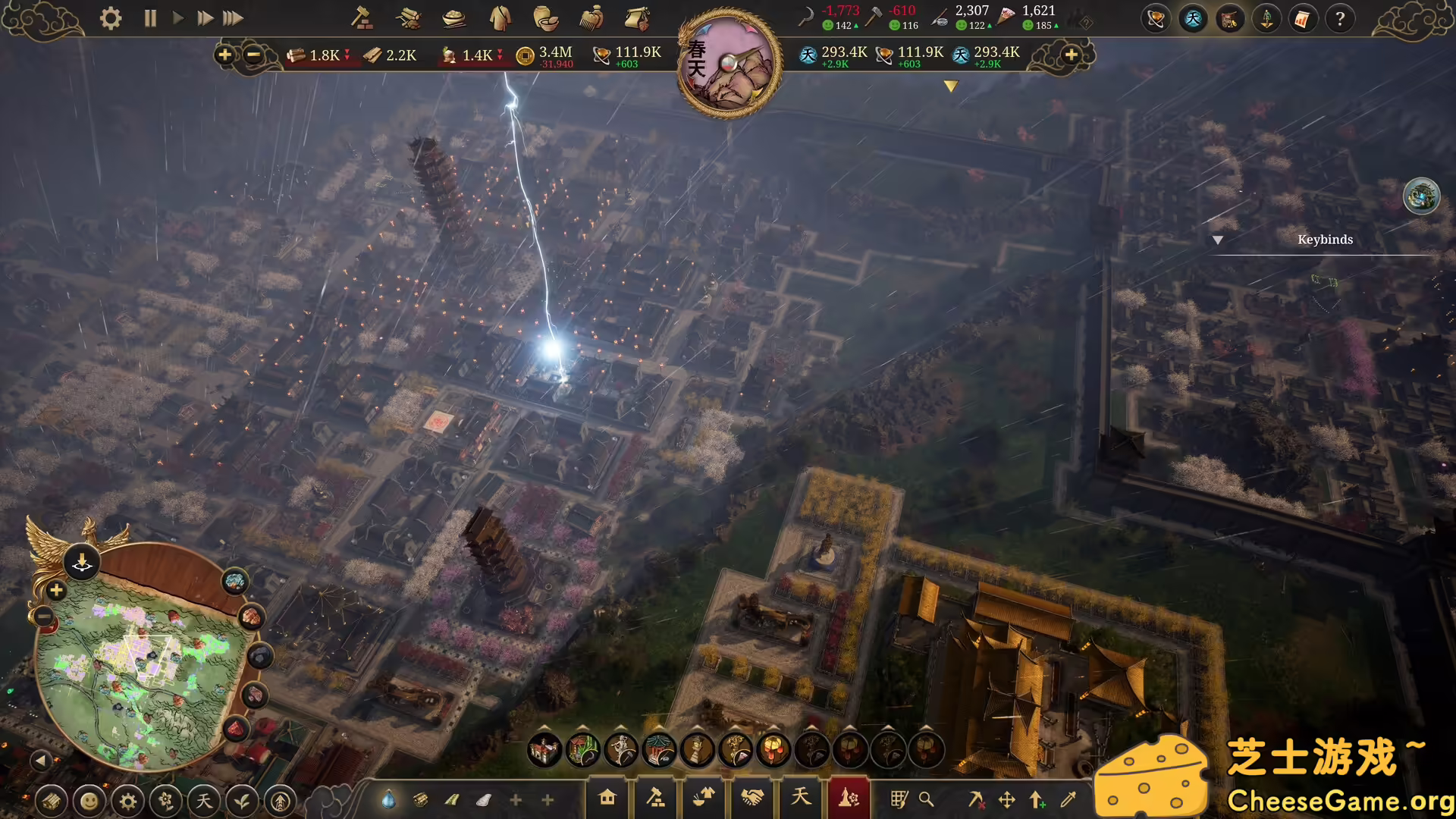Viewport: 1456px width, 819px height.
Task: Pause the game simulation
Action: (150, 18)
